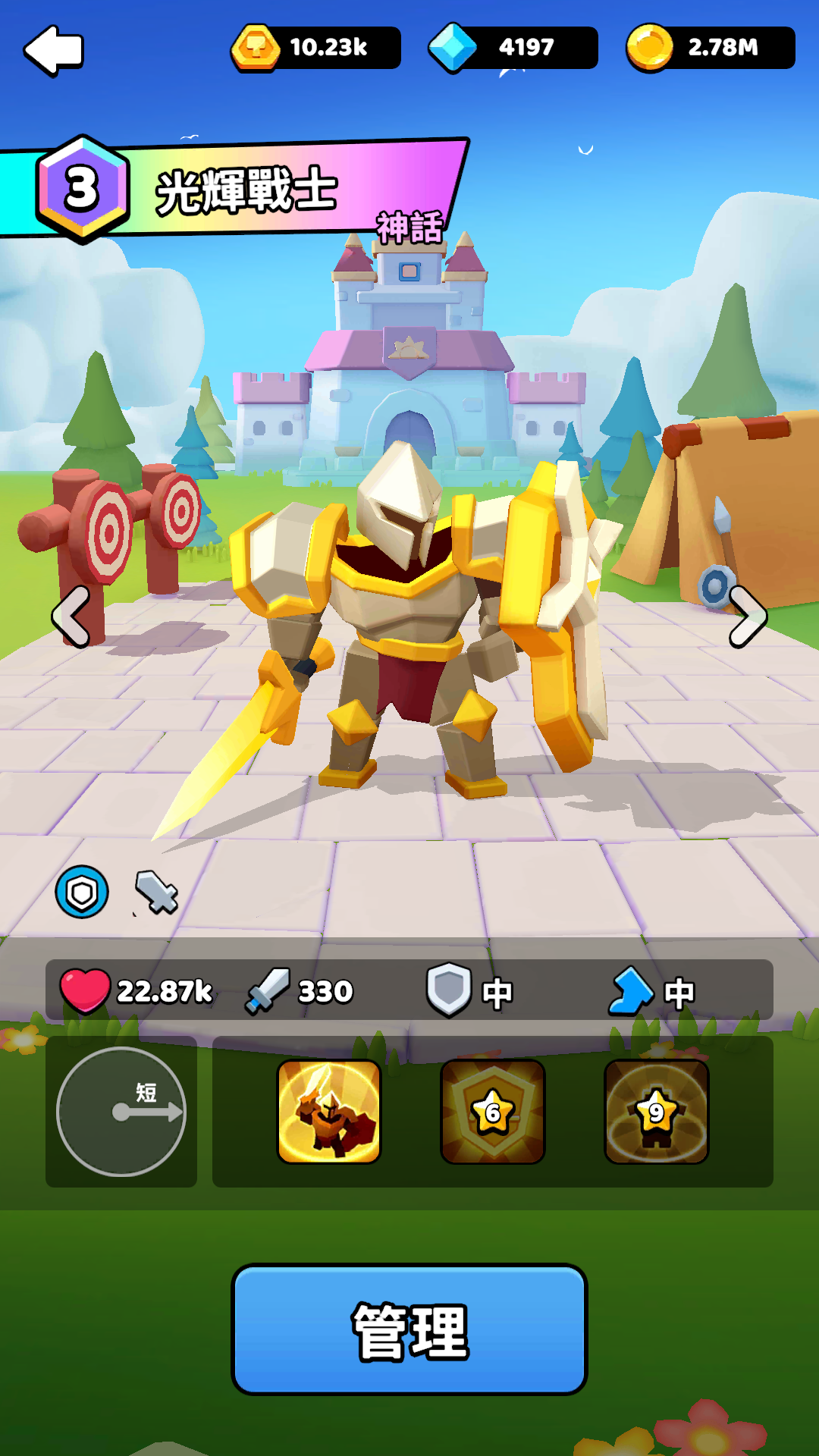Screen dimensions: 819x1456
Task: Go back with the white arrow button
Action: coord(54,50)
